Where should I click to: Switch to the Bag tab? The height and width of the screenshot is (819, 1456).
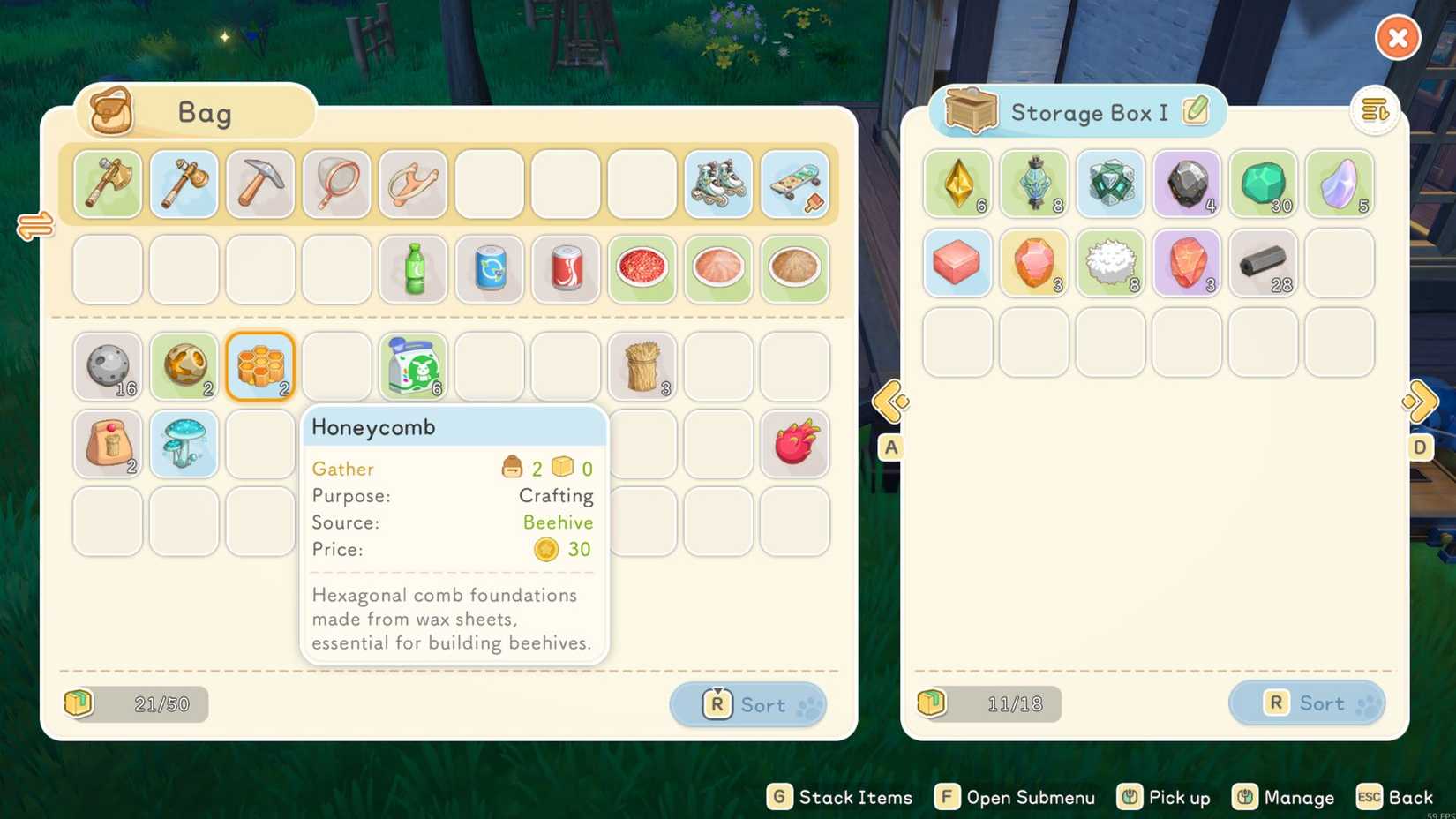coord(195,112)
